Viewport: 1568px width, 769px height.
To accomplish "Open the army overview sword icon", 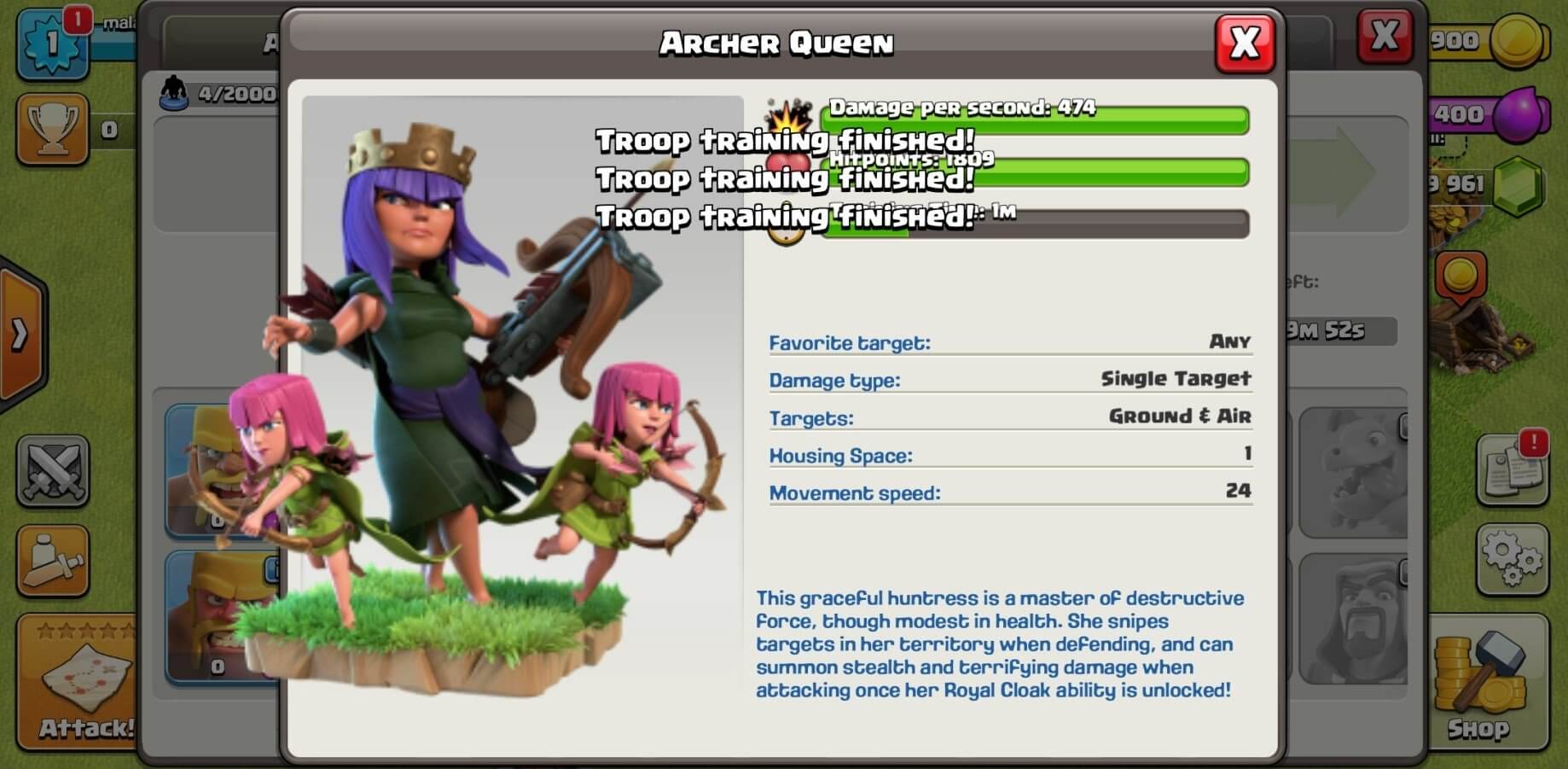I will pyautogui.click(x=52, y=561).
